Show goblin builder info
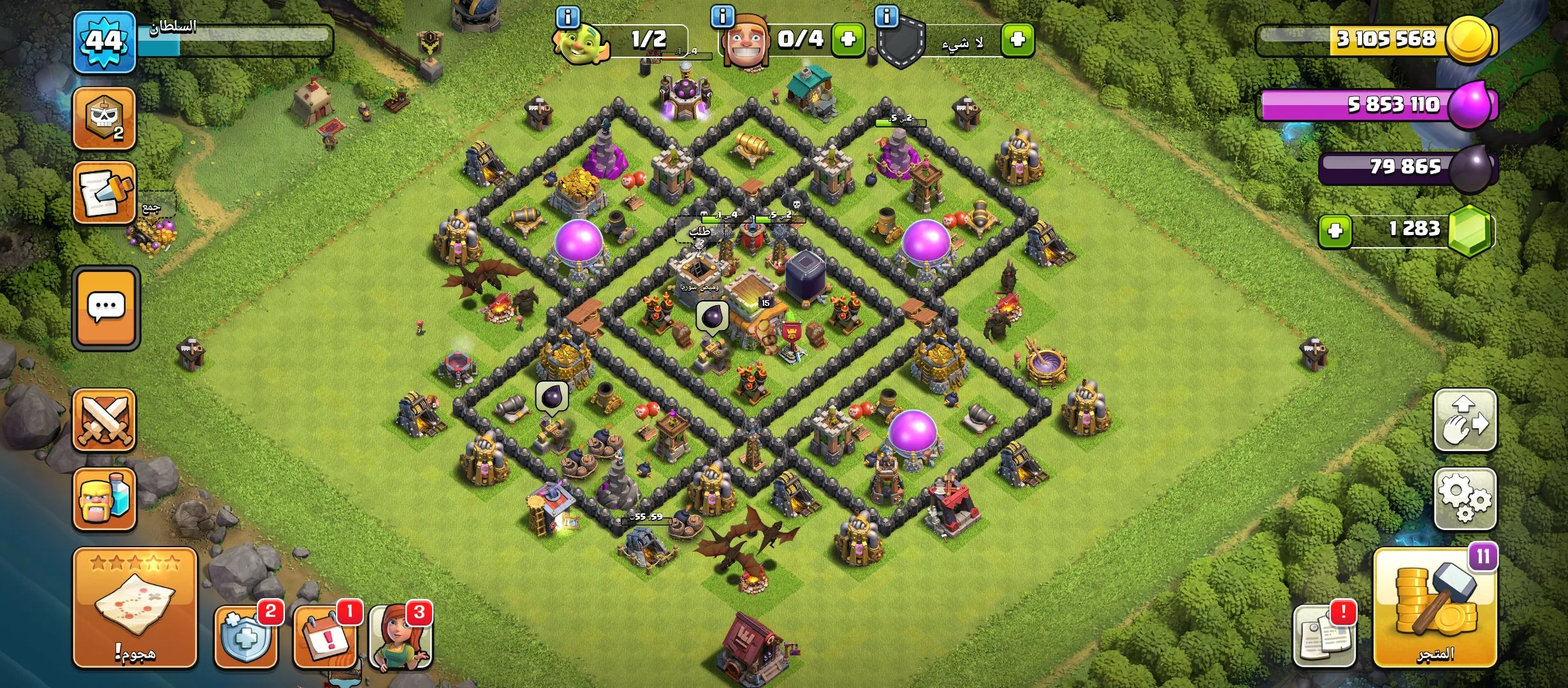This screenshot has height=688, width=1568. point(568,17)
